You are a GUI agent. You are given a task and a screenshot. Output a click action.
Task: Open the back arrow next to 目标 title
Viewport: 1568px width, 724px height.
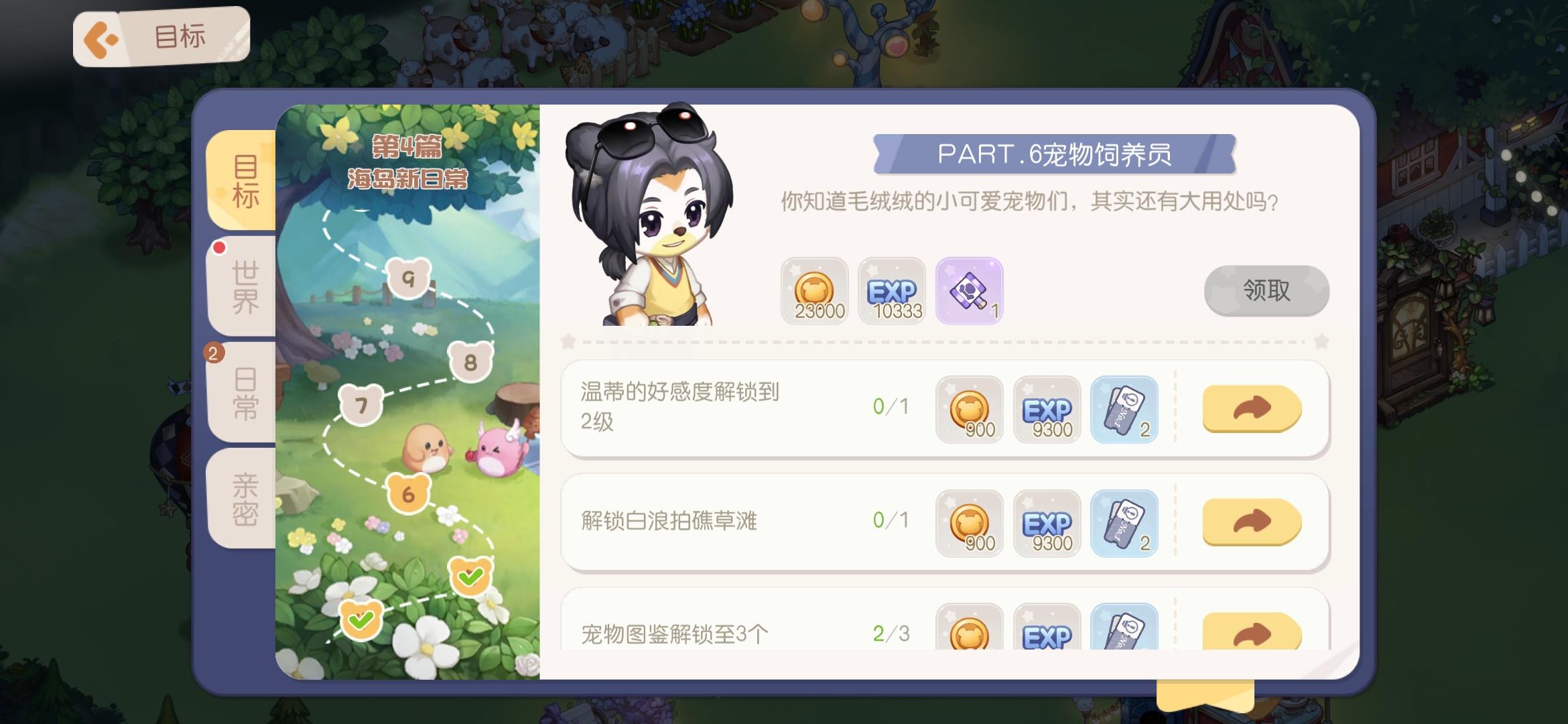click(x=99, y=37)
